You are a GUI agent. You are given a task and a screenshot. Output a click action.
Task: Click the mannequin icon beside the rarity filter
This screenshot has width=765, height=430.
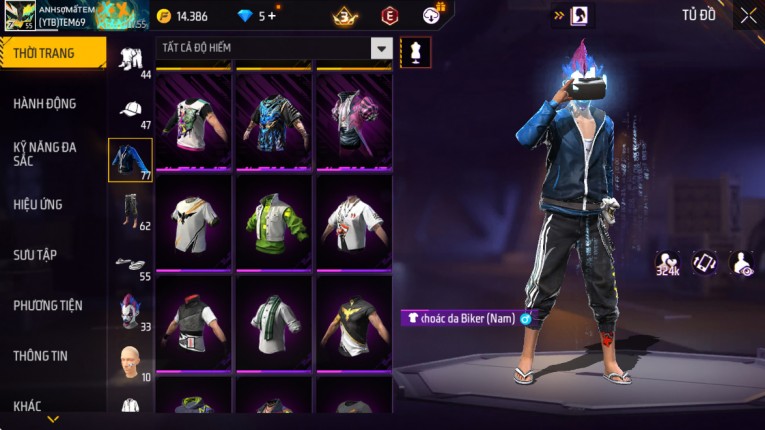pos(415,52)
